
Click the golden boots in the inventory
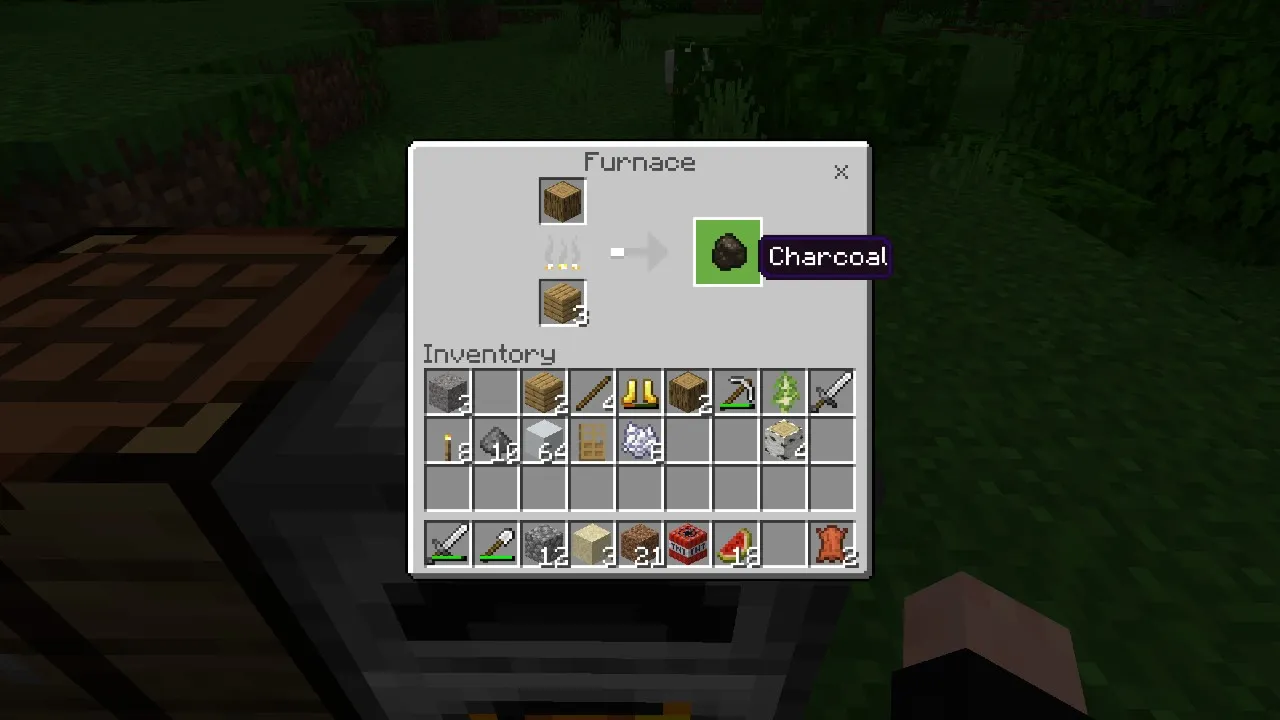point(639,392)
